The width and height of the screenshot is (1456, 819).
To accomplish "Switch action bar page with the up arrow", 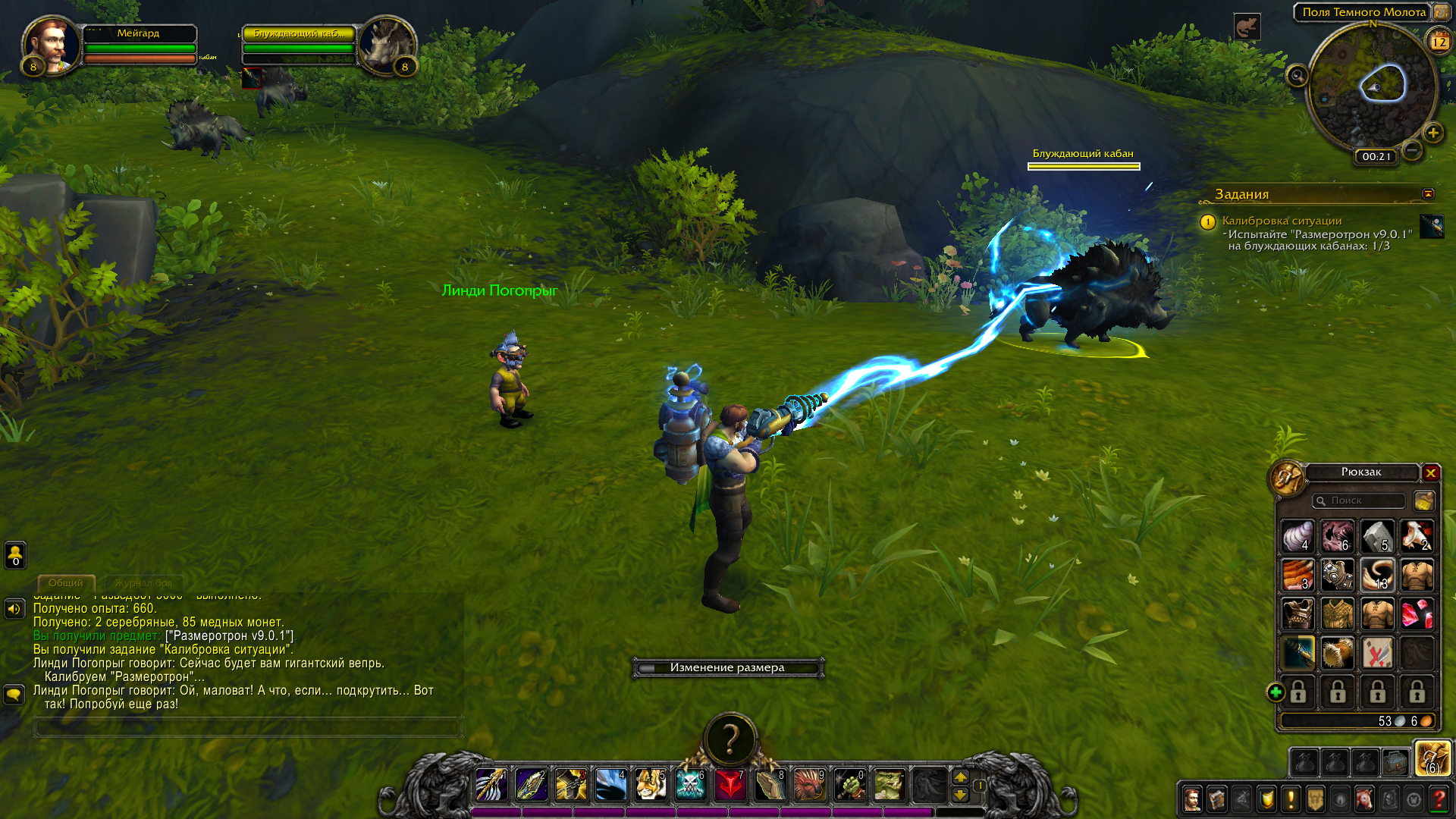I will [960, 777].
